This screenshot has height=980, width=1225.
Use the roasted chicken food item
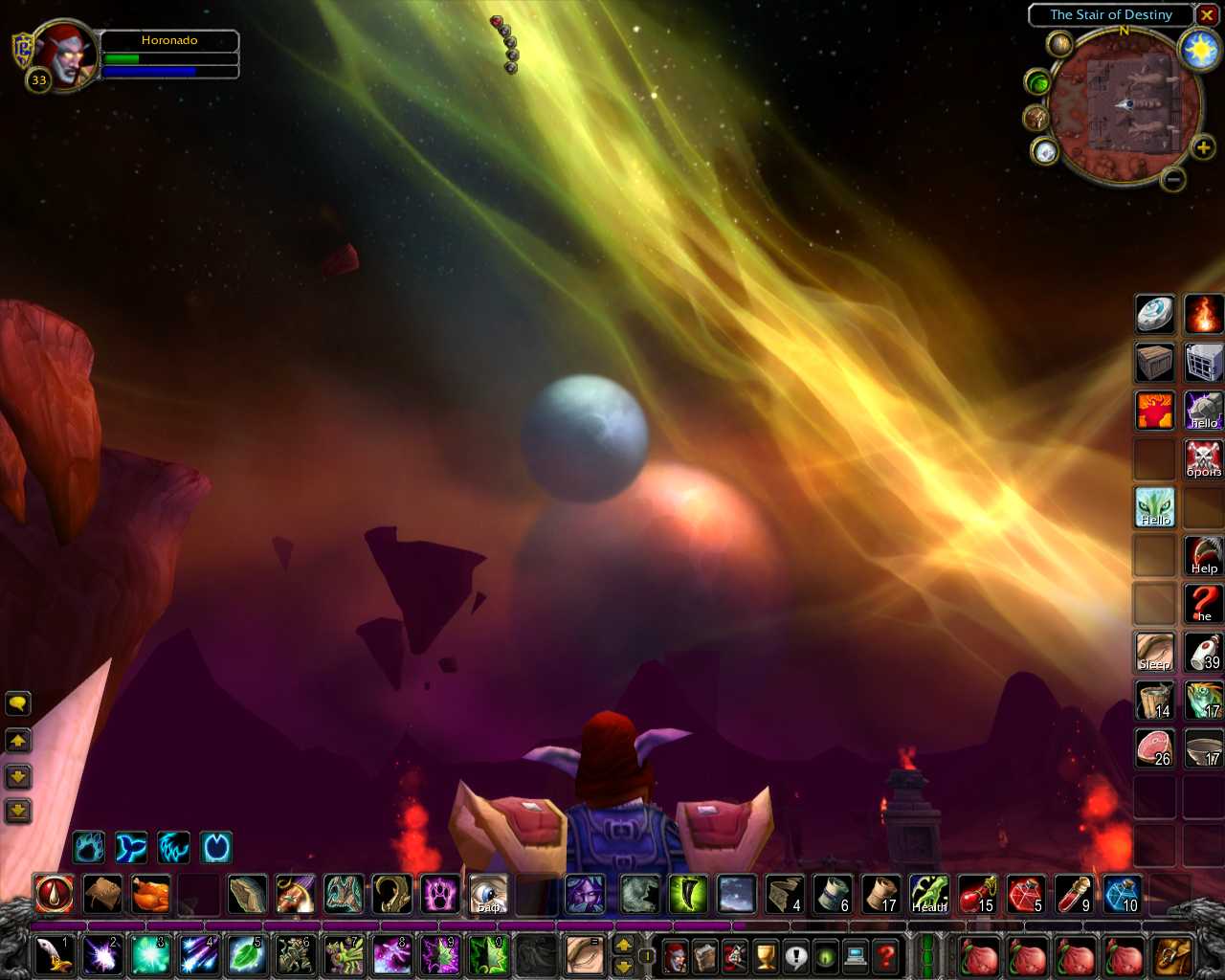[150, 895]
